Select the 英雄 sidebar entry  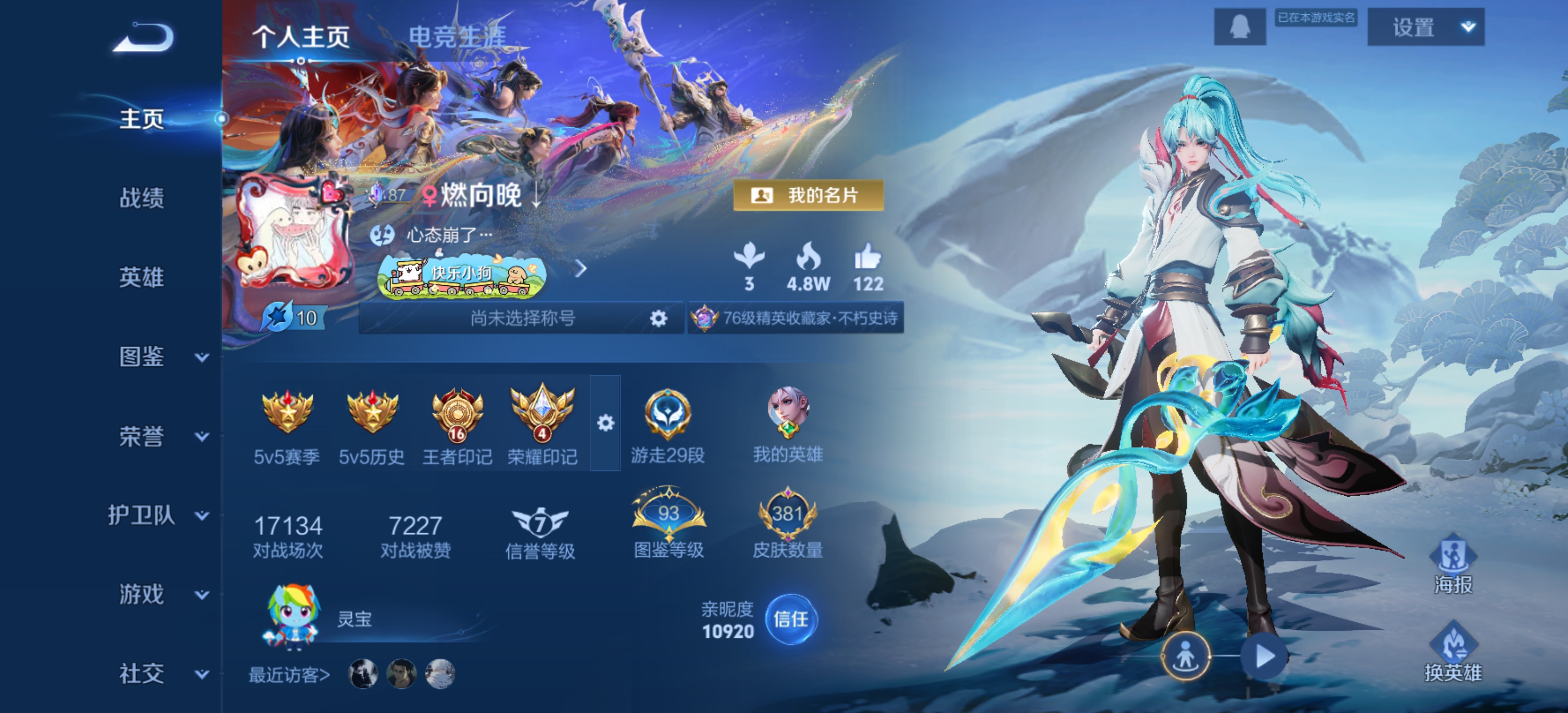coord(141,277)
